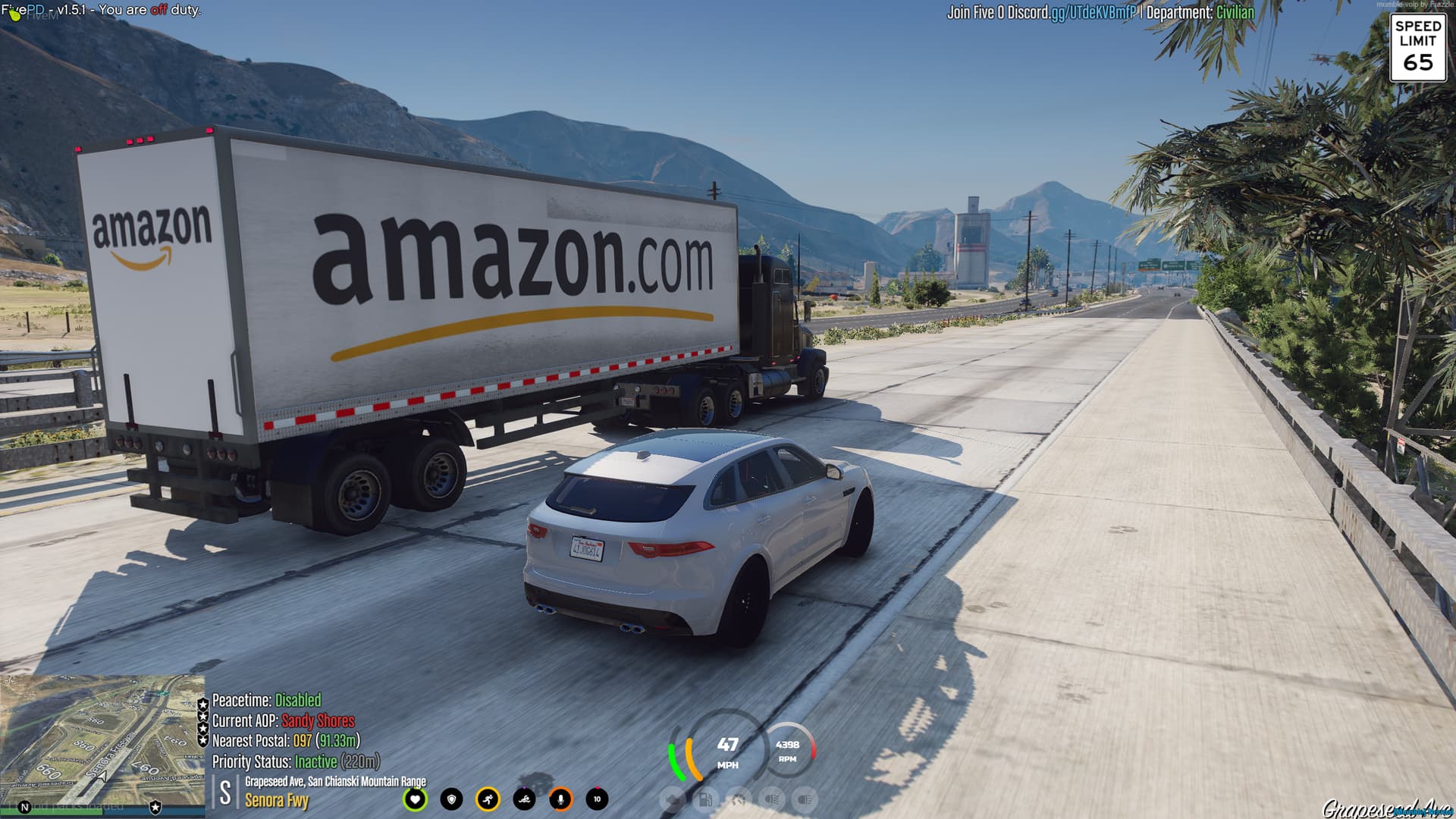Click the stamina running figure icon
Image resolution: width=1456 pixels, height=819 pixels.
click(x=488, y=799)
